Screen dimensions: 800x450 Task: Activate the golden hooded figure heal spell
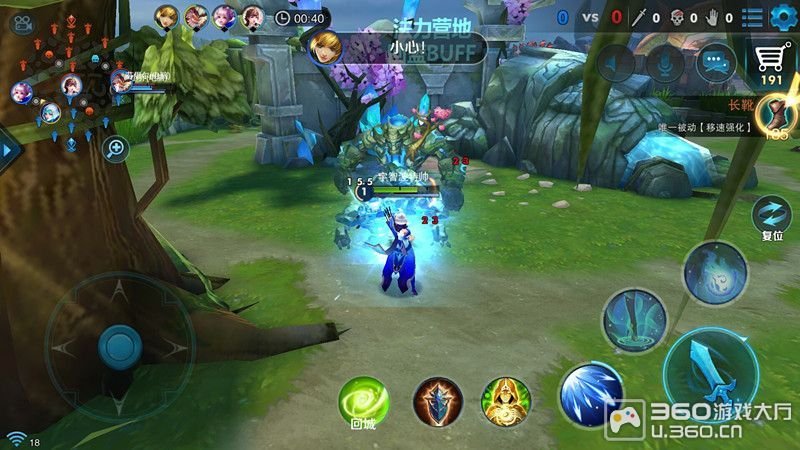[x=505, y=401]
